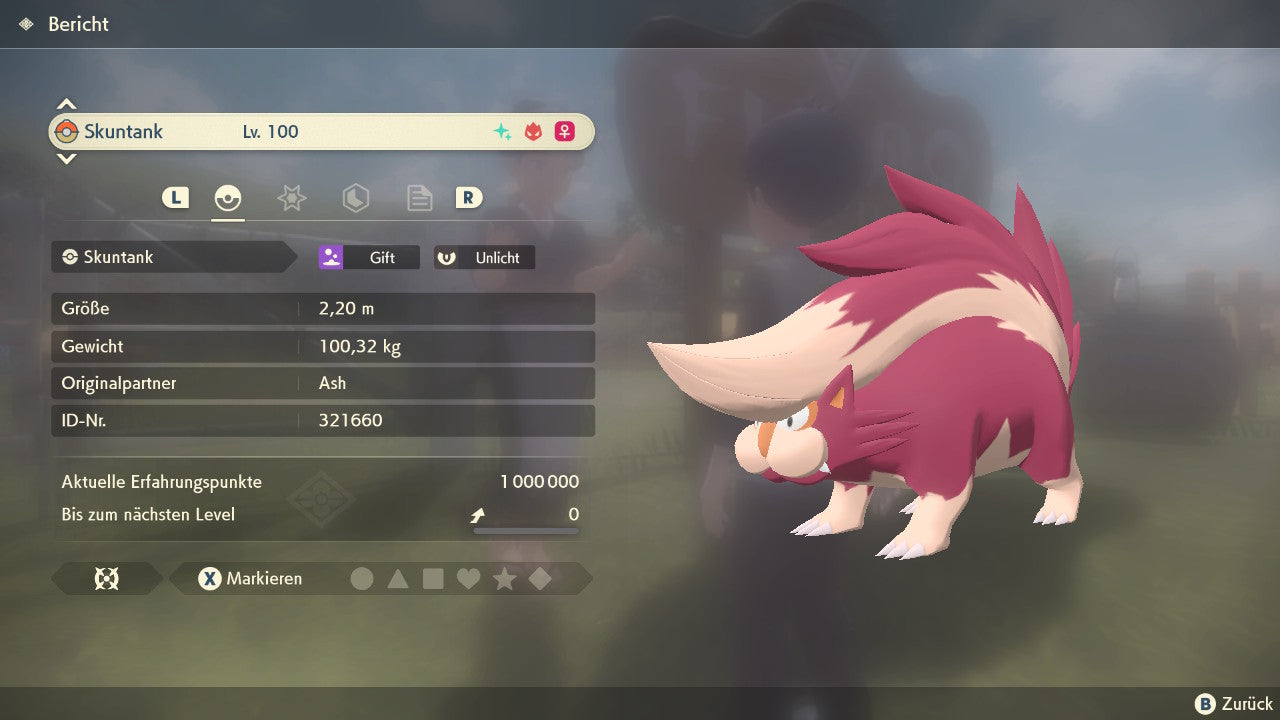Select the Unlicht type badge

[484, 257]
